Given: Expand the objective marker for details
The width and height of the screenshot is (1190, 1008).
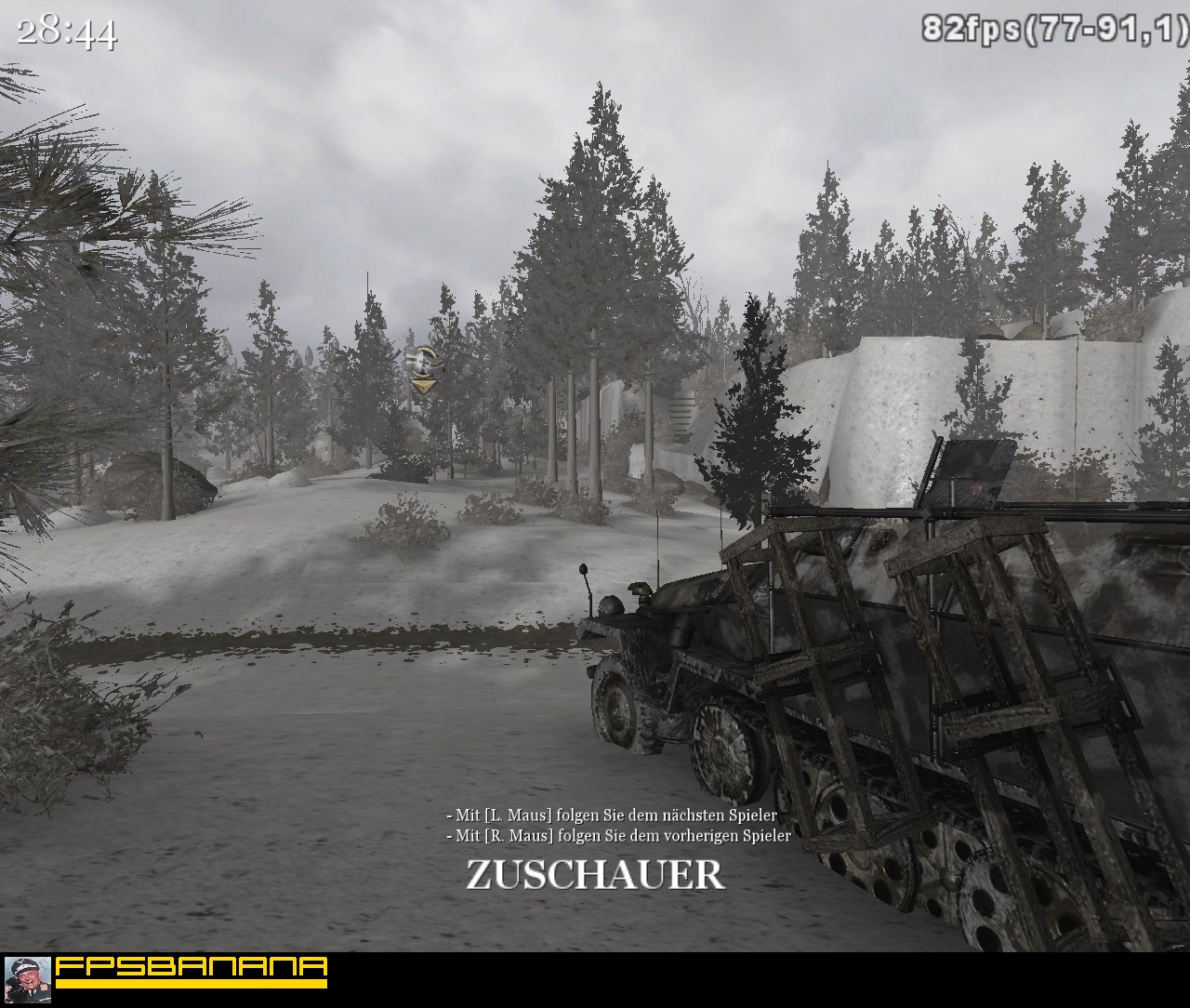Looking at the screenshot, I should [420, 361].
